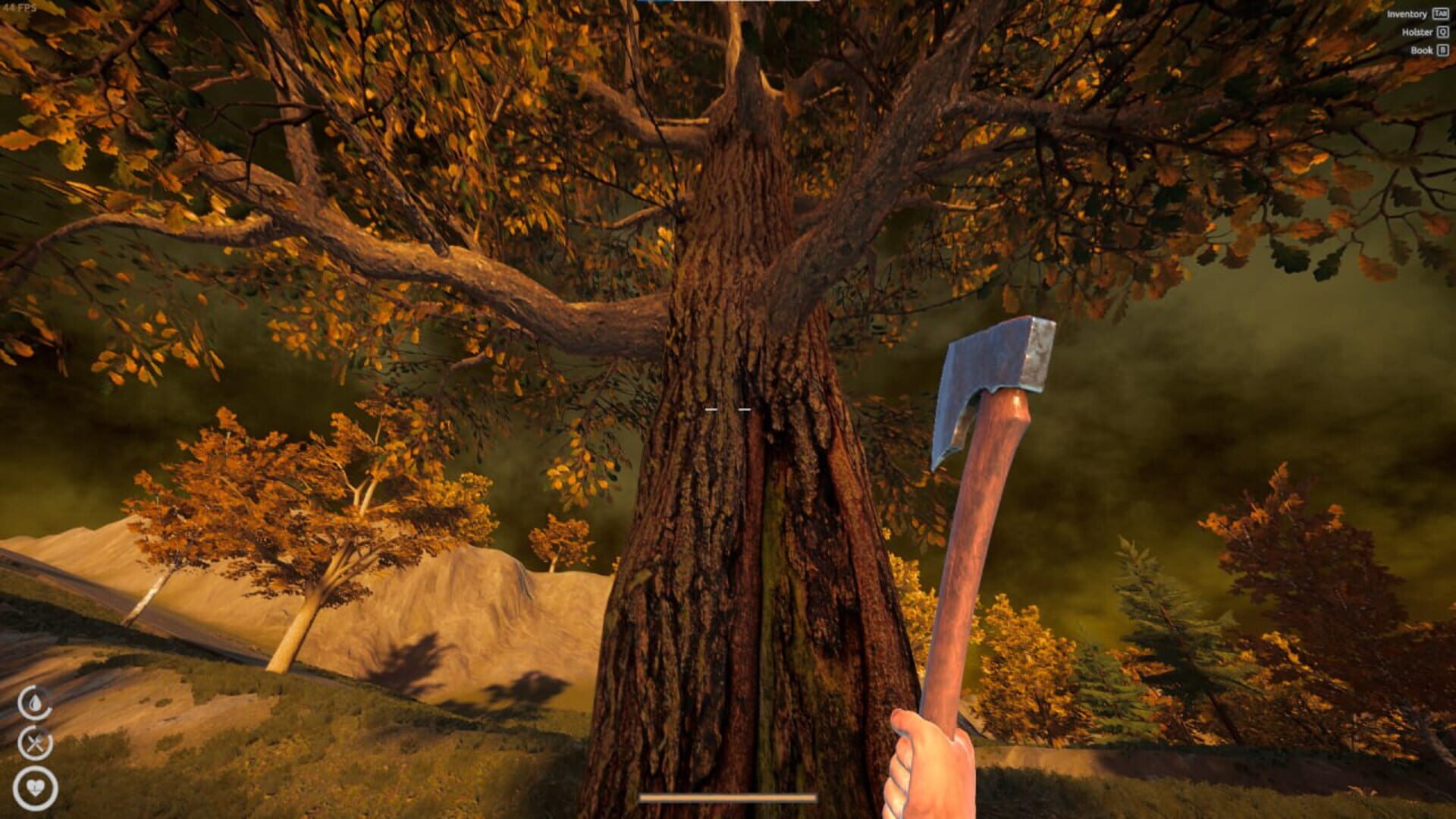Click the crosshair at screen center
The width and height of the screenshot is (1456, 819).
(728, 407)
